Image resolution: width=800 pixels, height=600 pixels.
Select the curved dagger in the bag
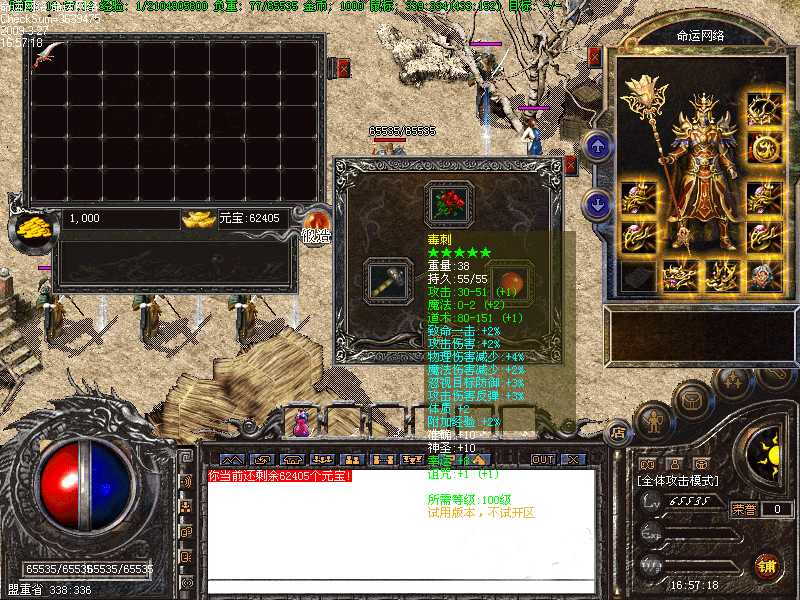pyautogui.click(x=45, y=55)
